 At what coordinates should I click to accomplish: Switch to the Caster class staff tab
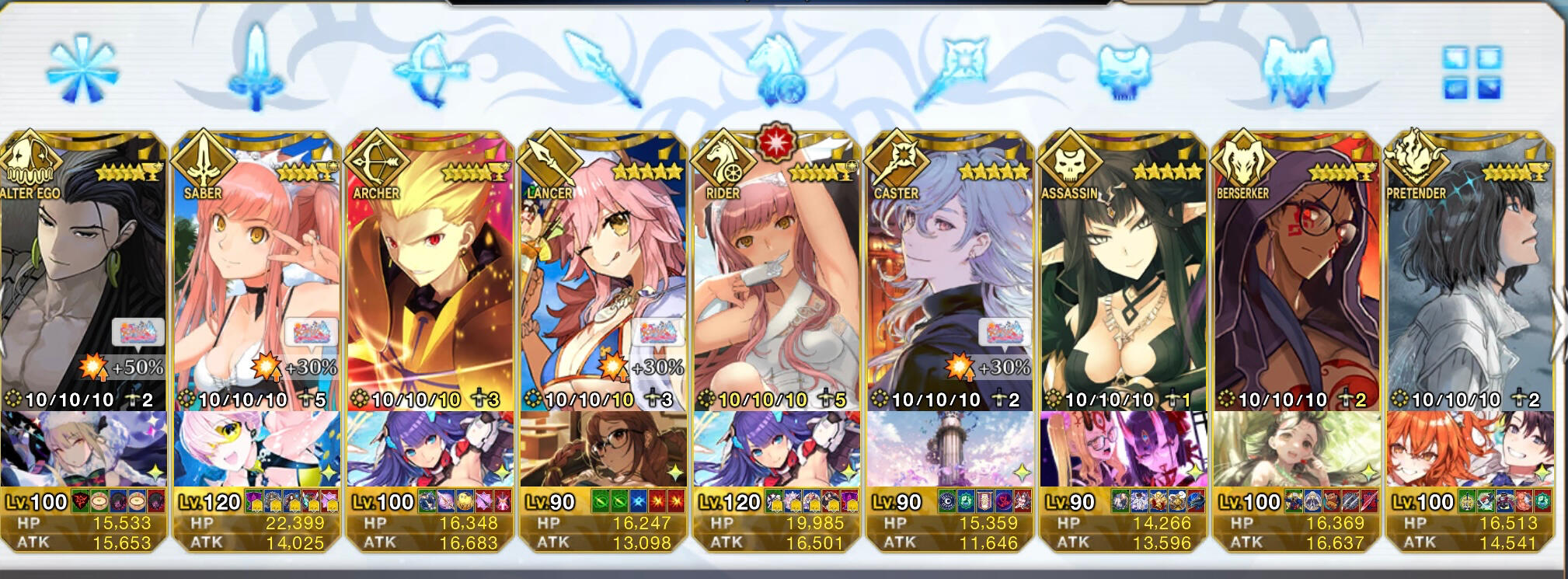949,70
